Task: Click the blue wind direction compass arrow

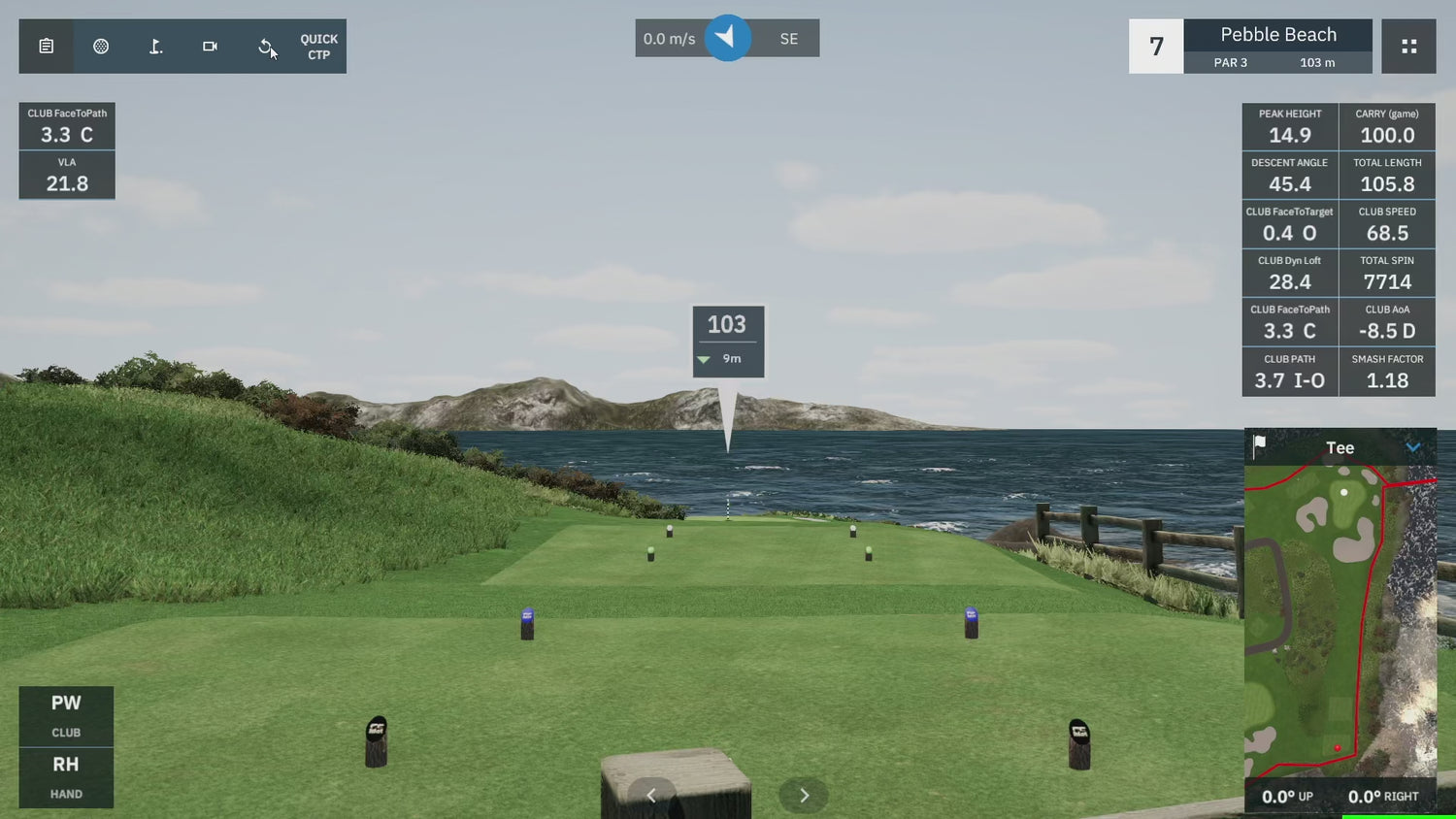Action: (728, 38)
